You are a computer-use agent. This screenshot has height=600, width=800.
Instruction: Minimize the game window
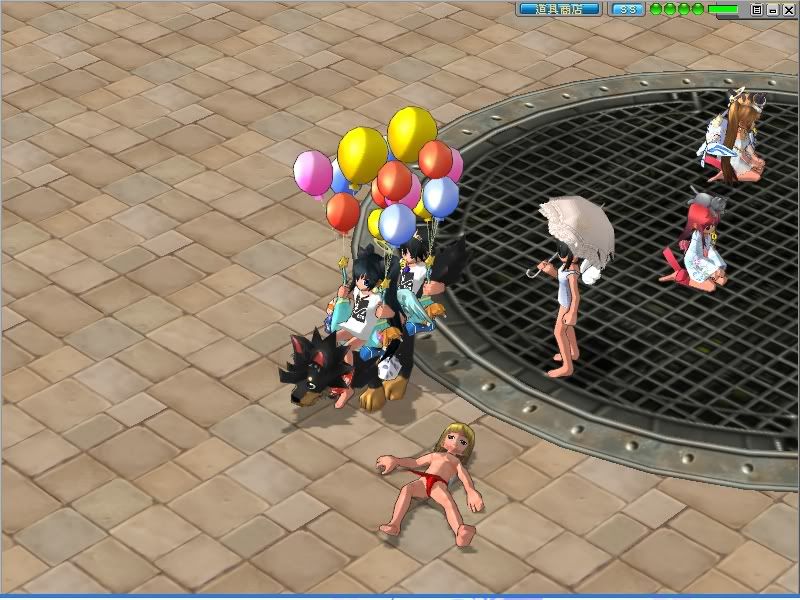pyautogui.click(x=772, y=9)
